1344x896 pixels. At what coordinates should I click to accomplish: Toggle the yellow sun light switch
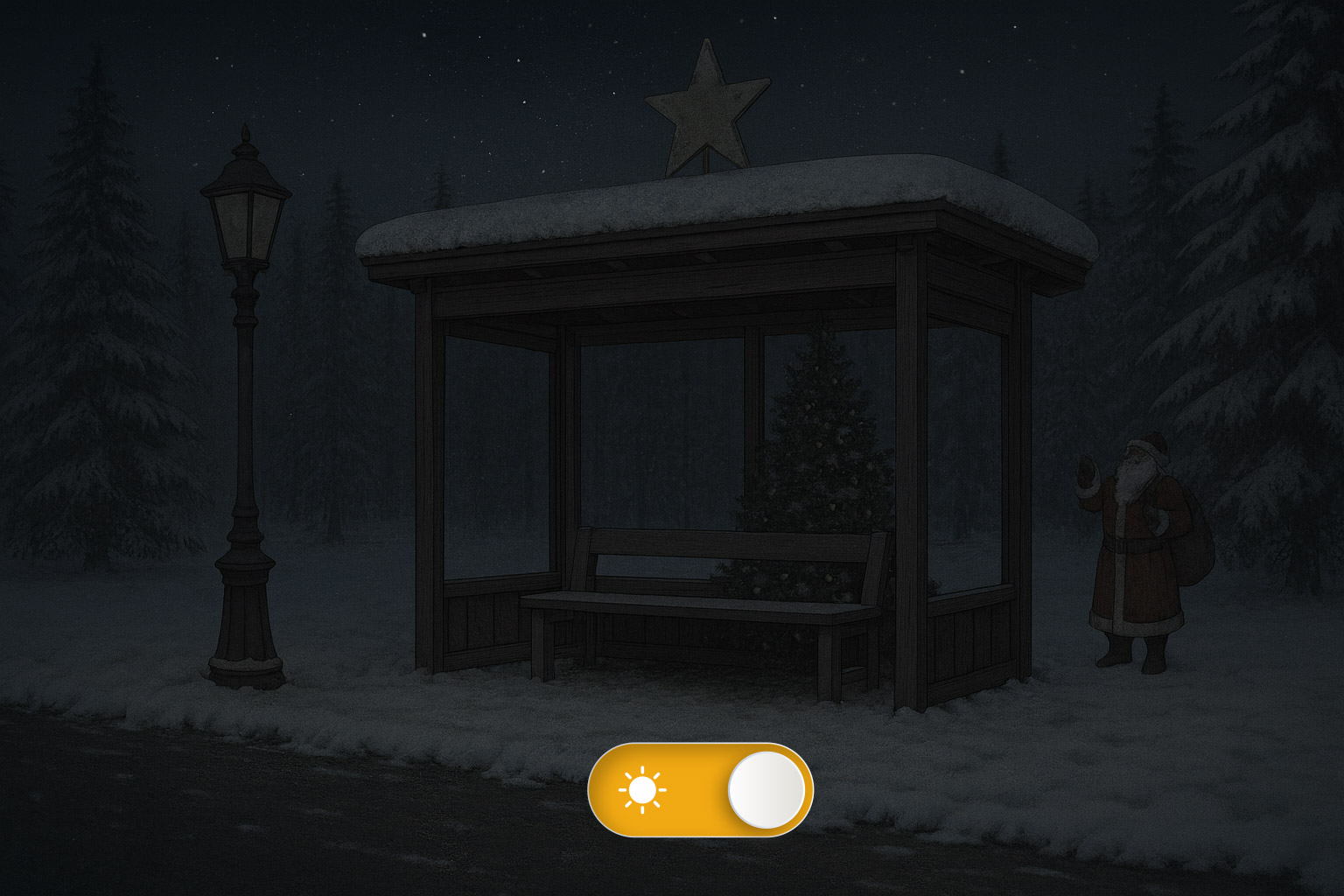click(x=700, y=789)
